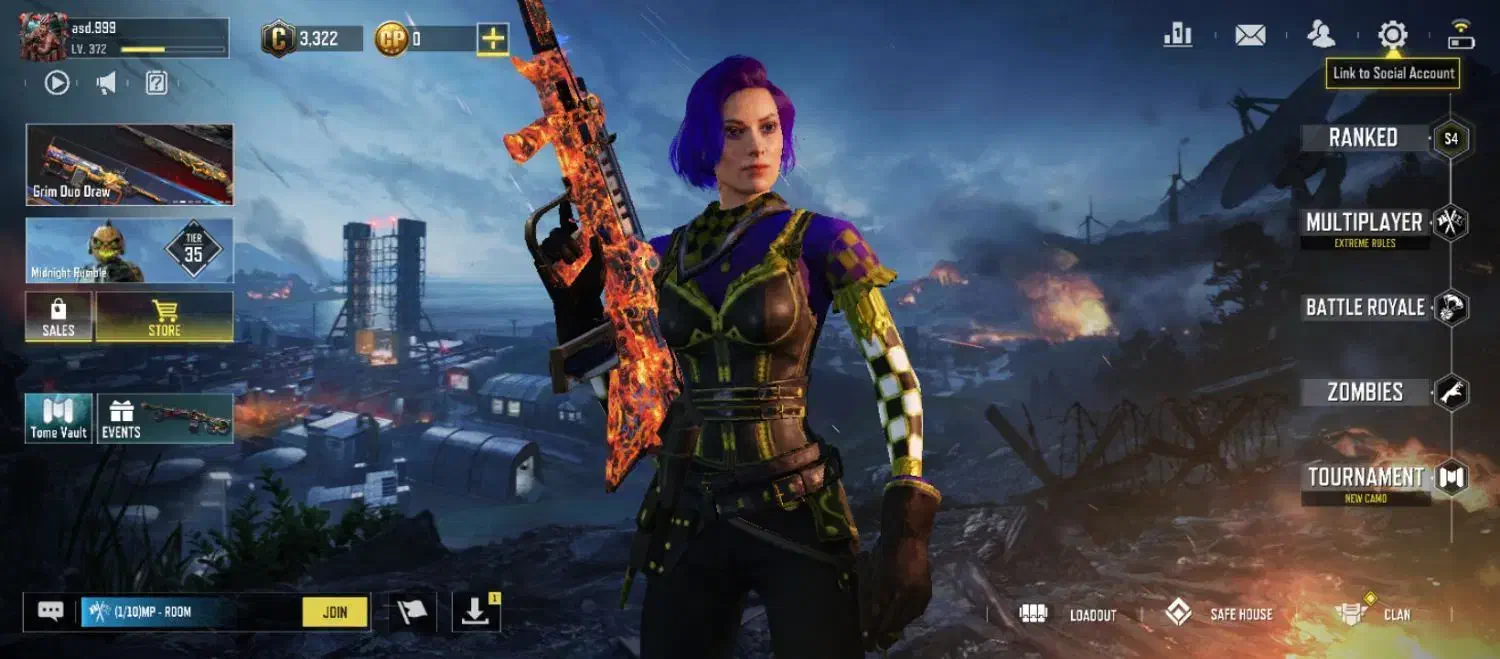Check the mail envelope icon
This screenshot has height=659, width=1500.
pyautogui.click(x=1250, y=36)
